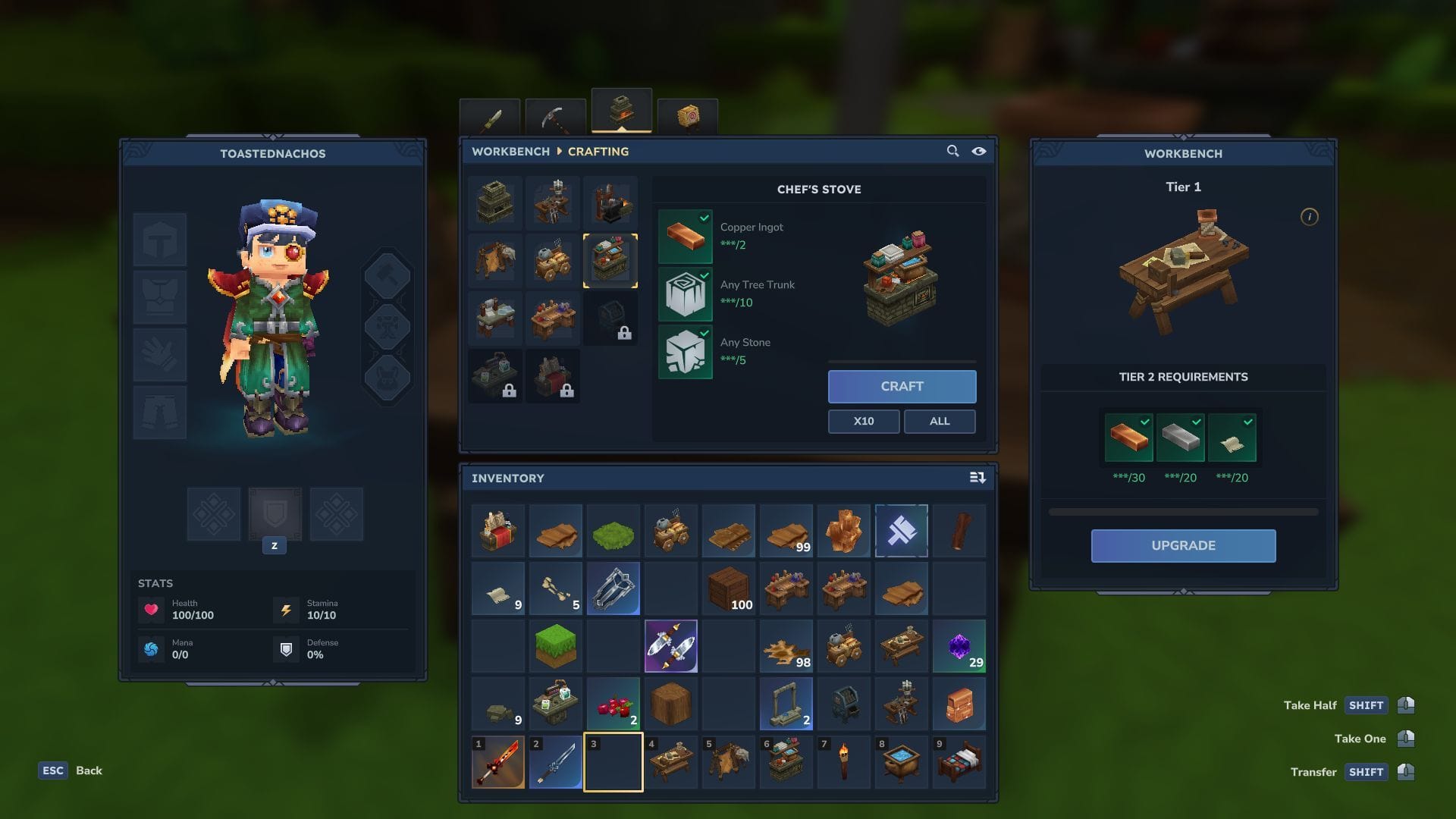Pick the red sword in hotbar slot 1
Viewport: 1456px width, 819px height.
pyautogui.click(x=498, y=762)
